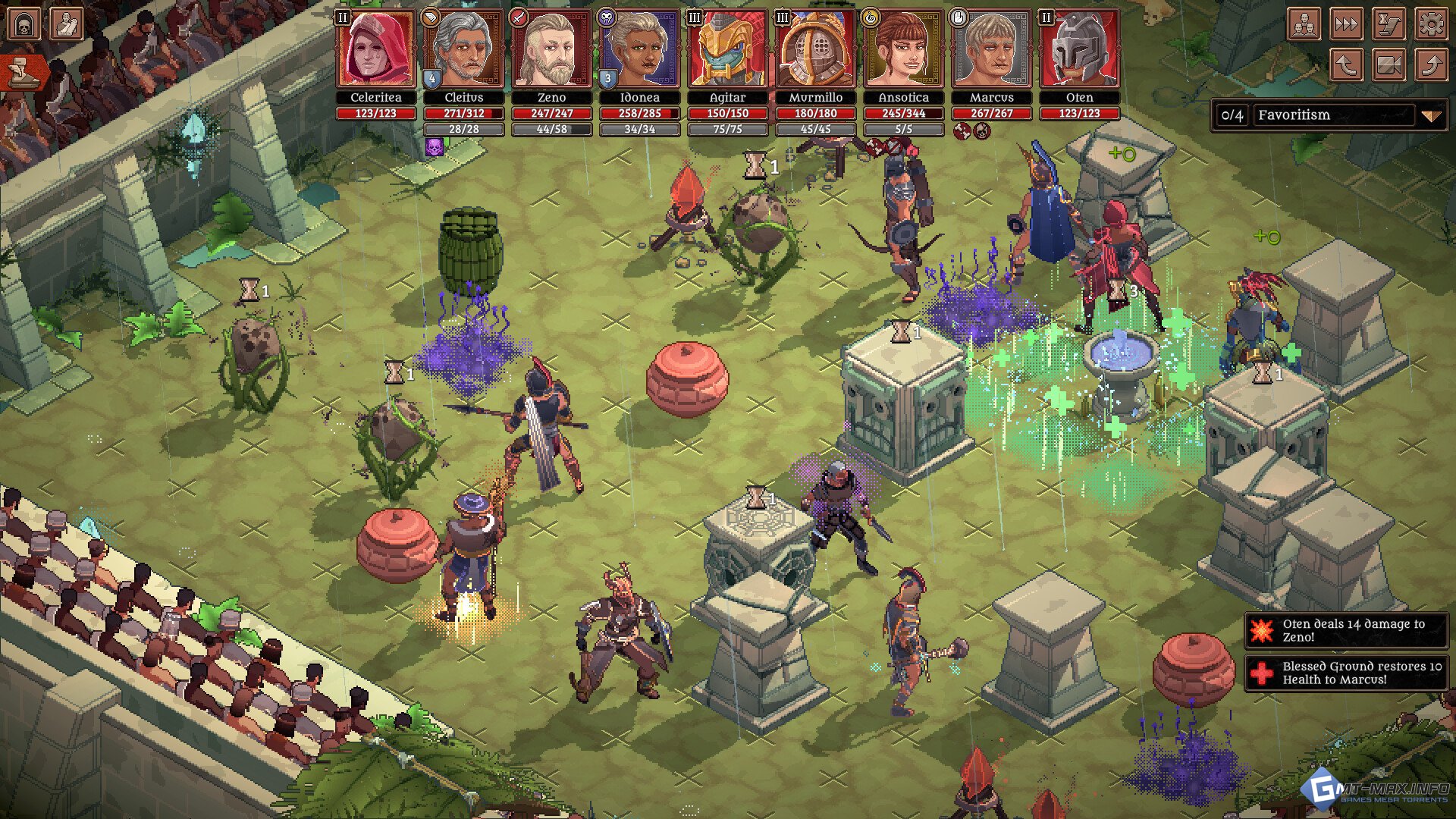Select Celeritea's portrait in the turn order
The height and width of the screenshot is (819, 1456).
pyautogui.click(x=376, y=50)
